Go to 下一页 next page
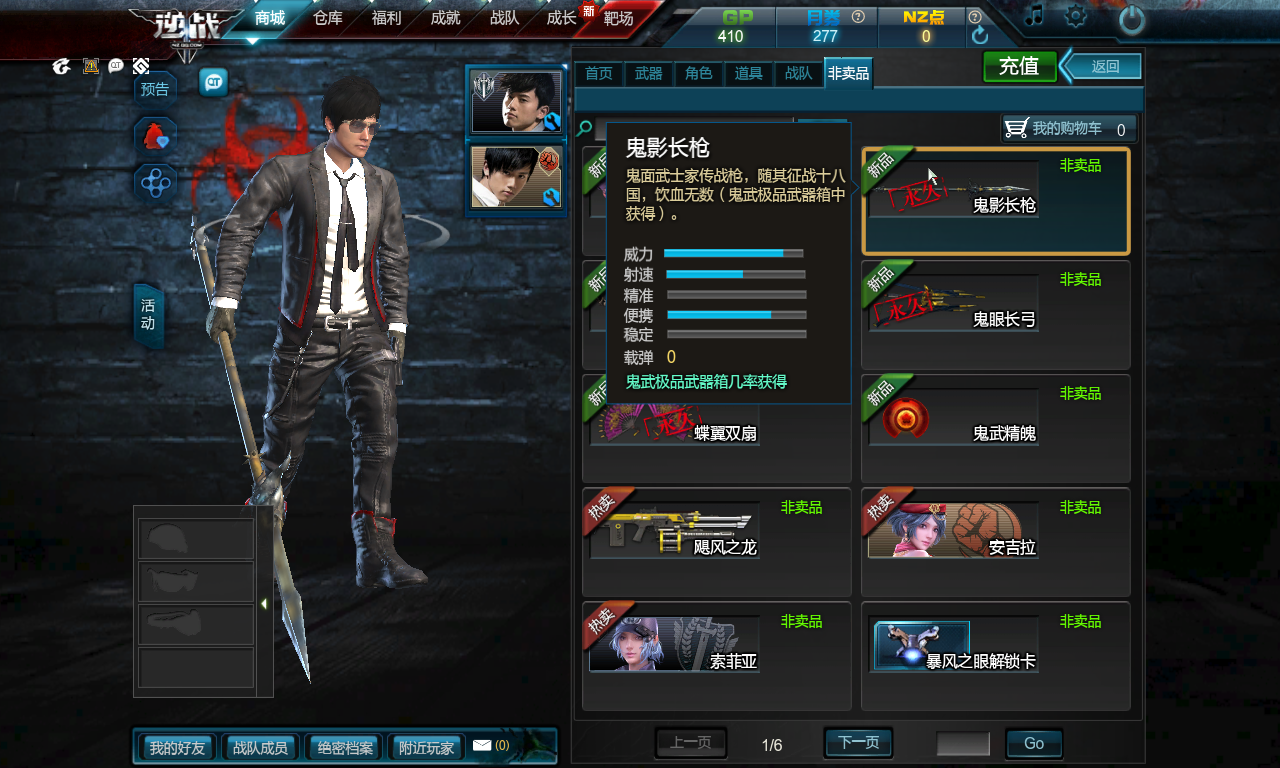 (858, 743)
